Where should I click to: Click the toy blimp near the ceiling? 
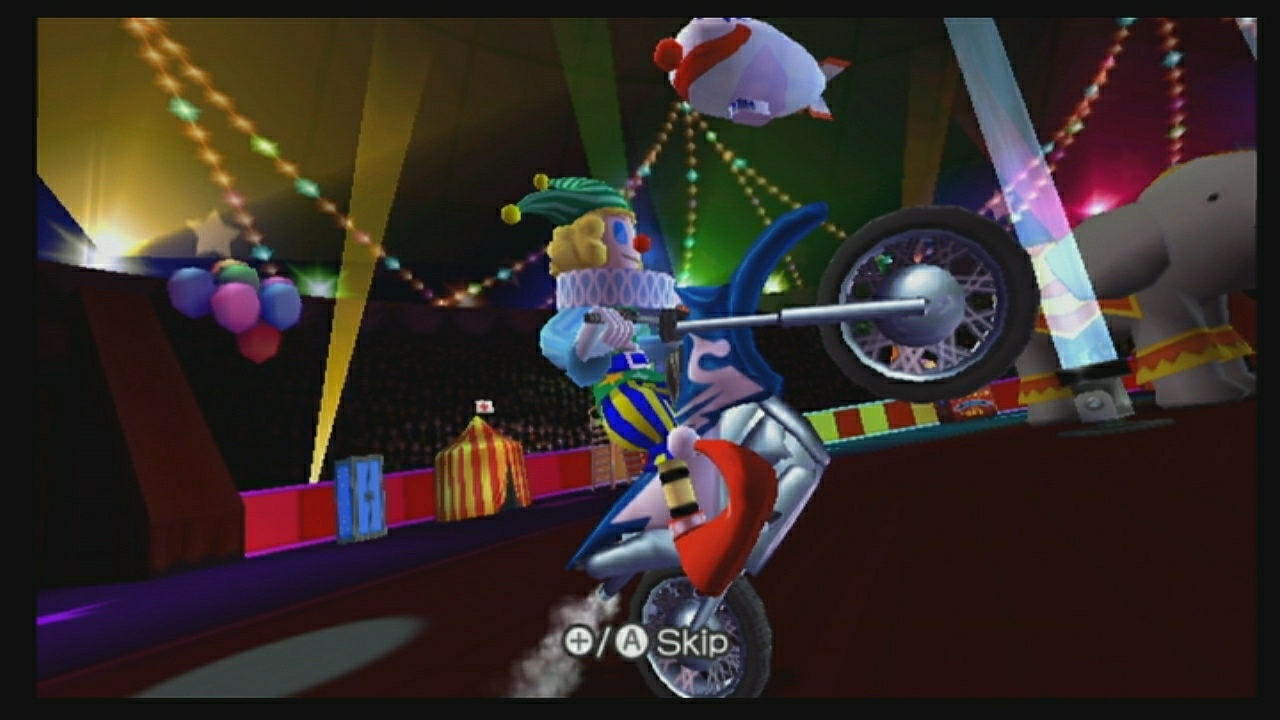(755, 70)
